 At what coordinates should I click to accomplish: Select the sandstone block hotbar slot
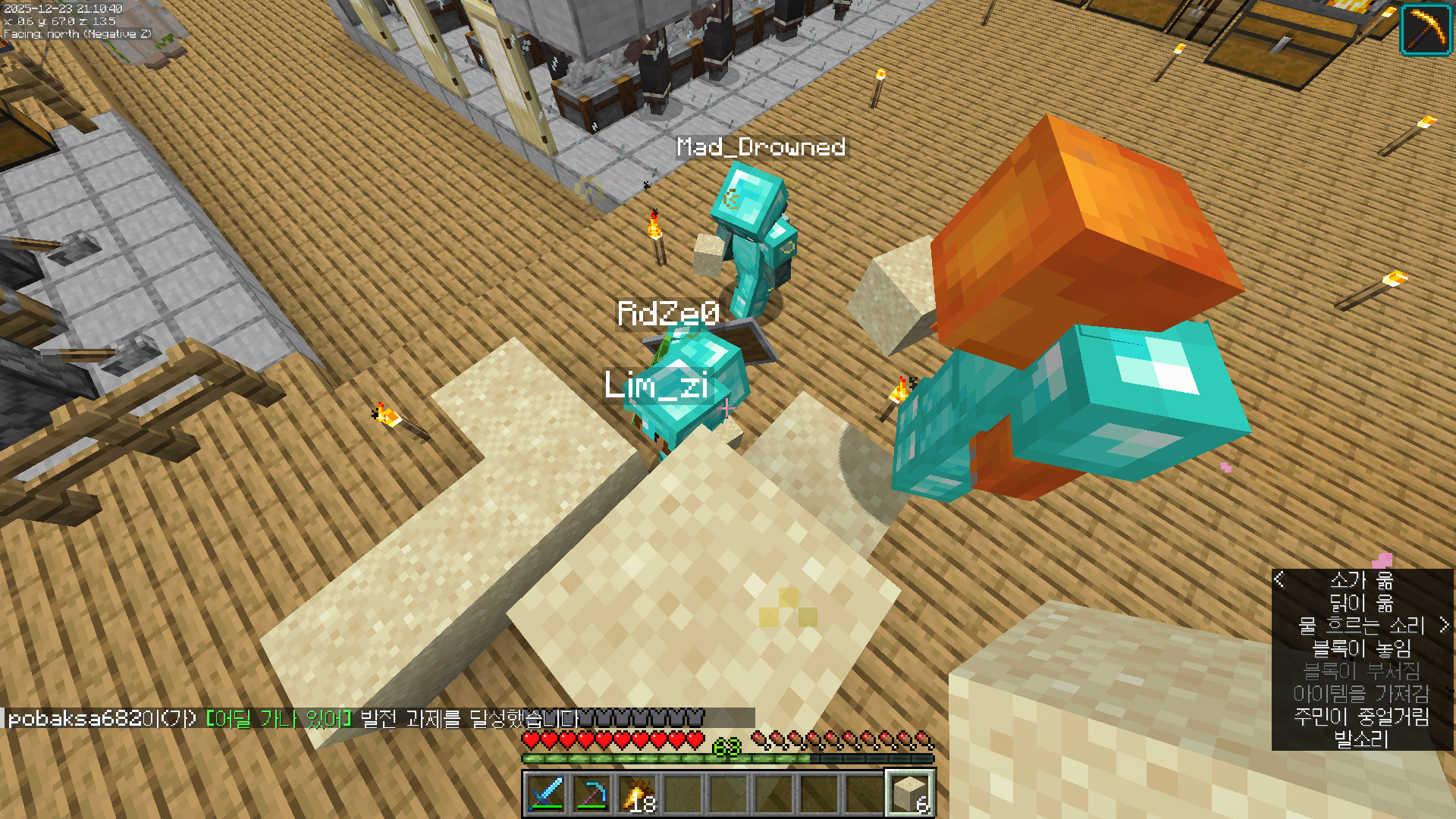[x=910, y=794]
